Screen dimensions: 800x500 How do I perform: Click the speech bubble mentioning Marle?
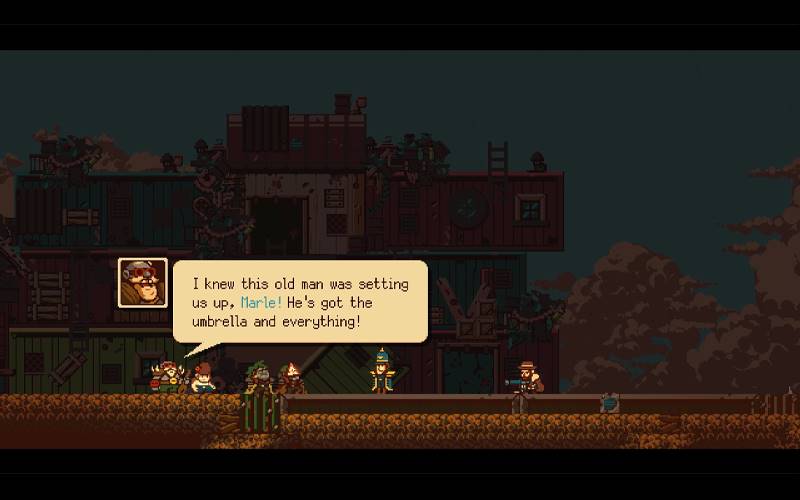point(300,300)
